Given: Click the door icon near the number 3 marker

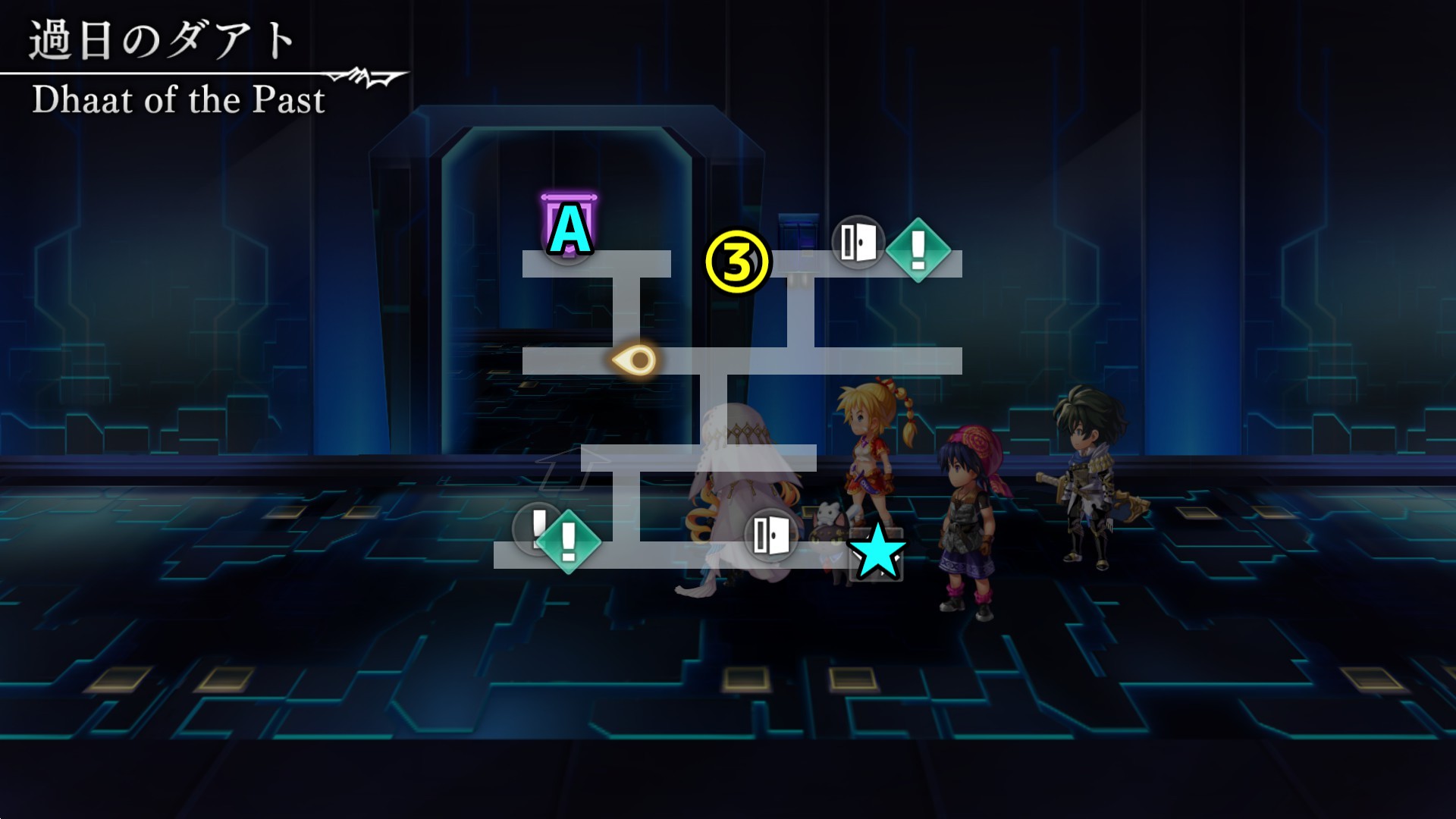Looking at the screenshot, I should pyautogui.click(x=858, y=243).
